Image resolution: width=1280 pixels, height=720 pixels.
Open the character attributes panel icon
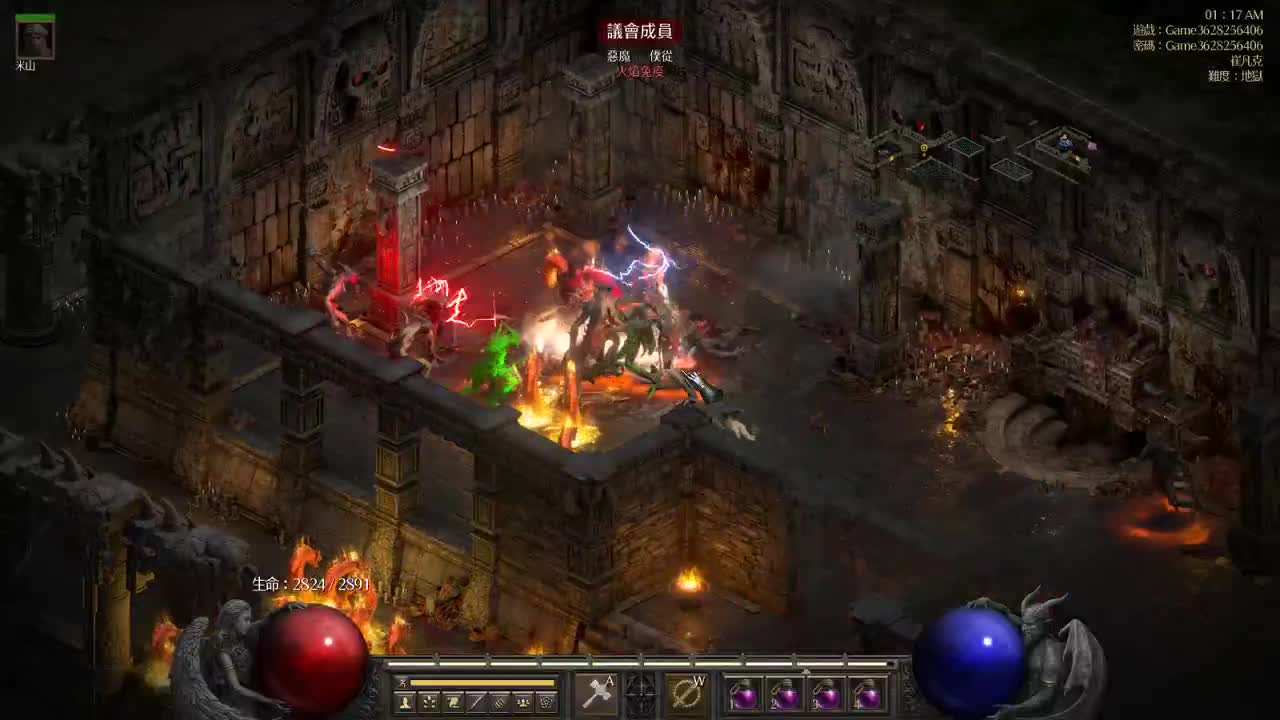point(404,701)
